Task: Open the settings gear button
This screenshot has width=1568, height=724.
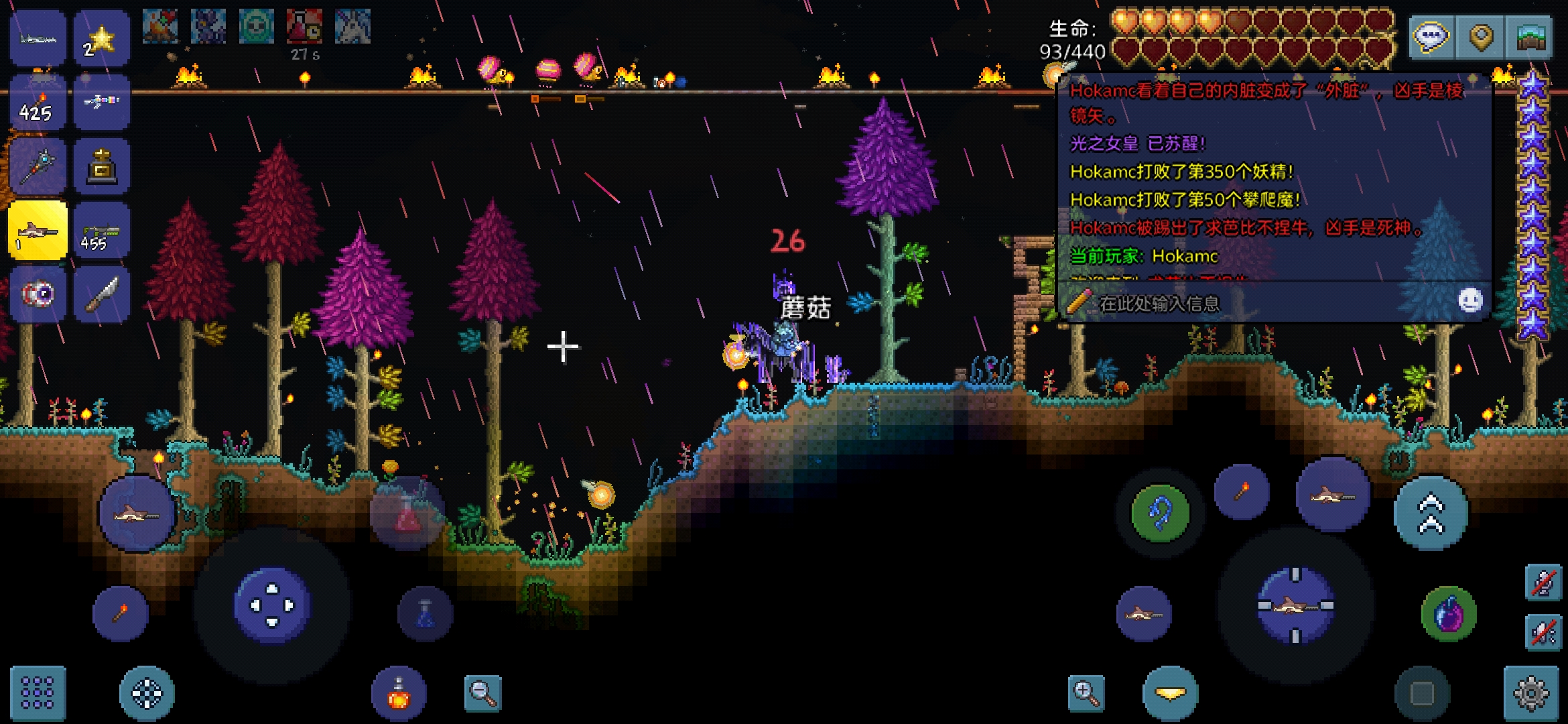Action: click(1531, 693)
